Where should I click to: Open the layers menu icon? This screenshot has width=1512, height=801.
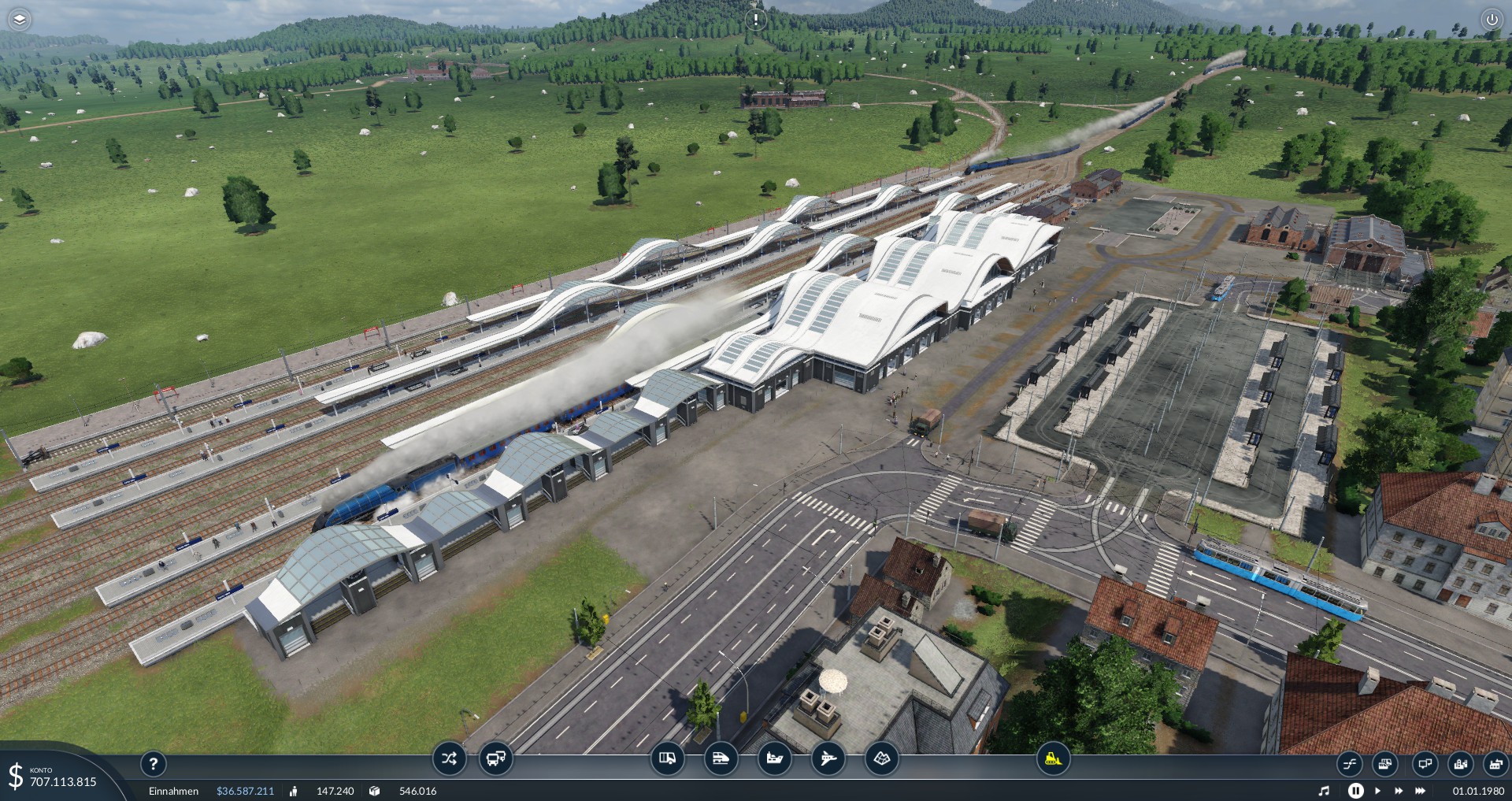click(x=19, y=19)
